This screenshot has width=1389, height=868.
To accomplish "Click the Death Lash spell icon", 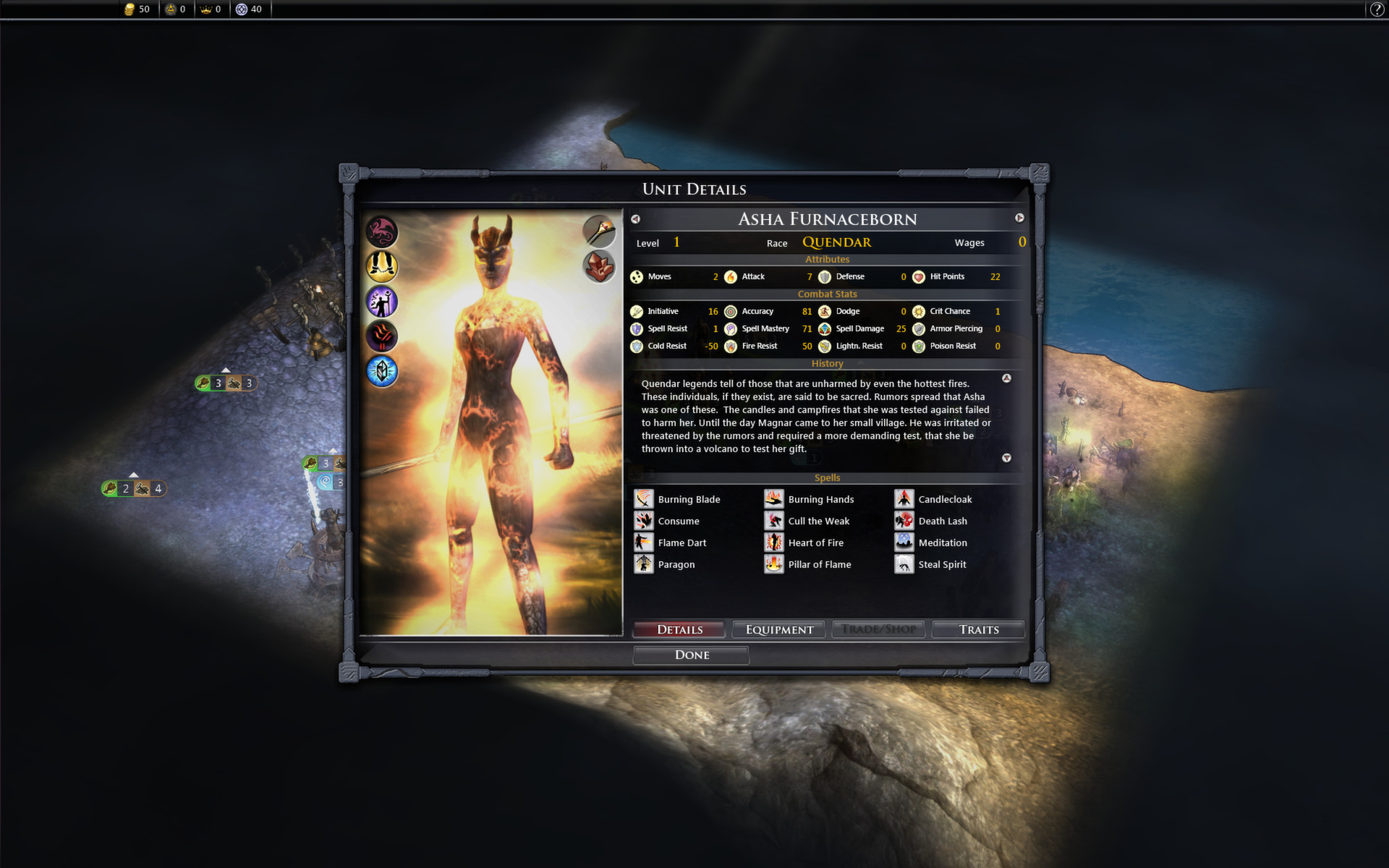I will pos(904,520).
